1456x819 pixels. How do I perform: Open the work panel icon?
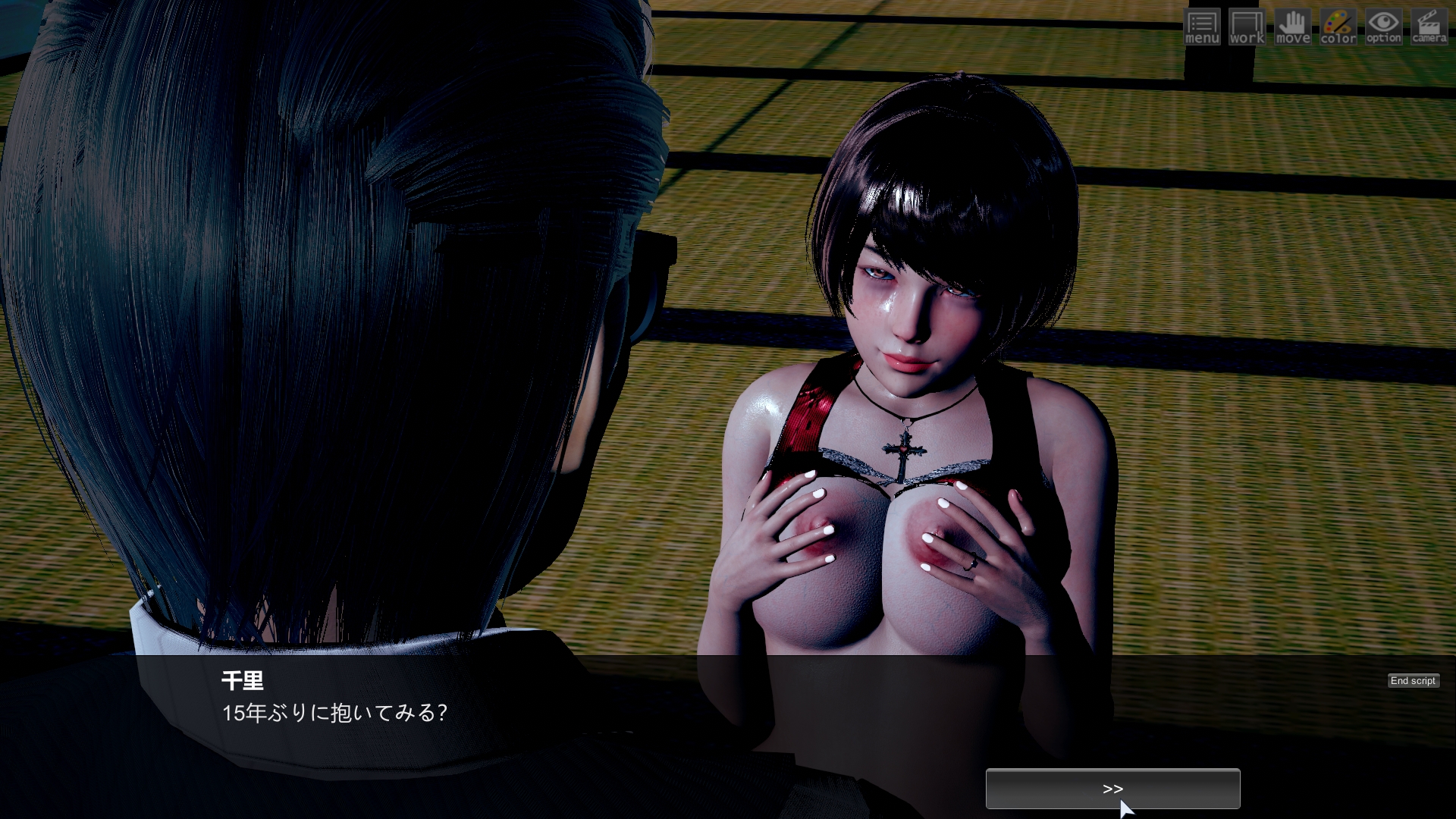(x=1247, y=27)
